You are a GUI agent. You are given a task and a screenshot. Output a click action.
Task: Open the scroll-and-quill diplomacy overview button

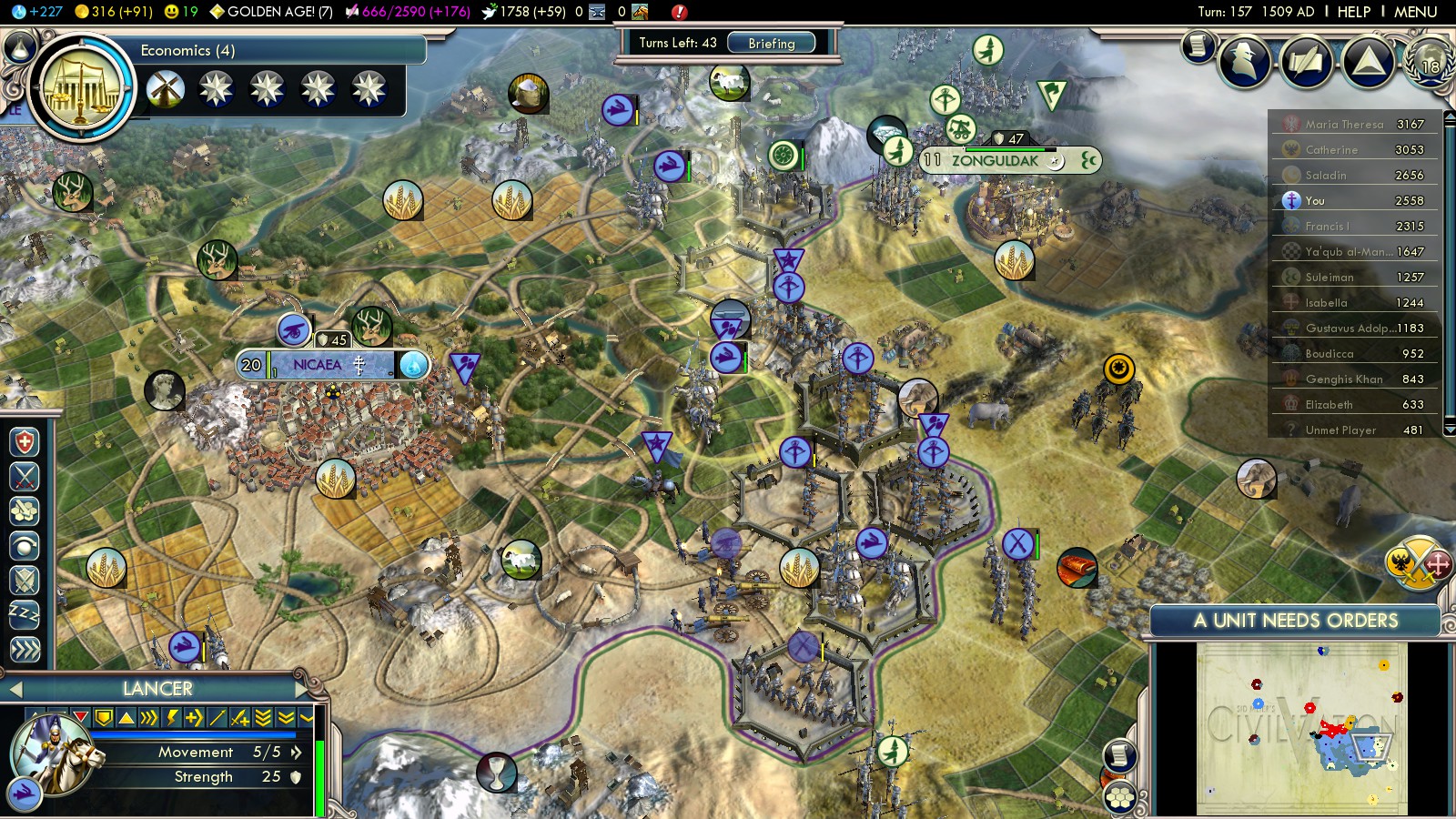[x=1306, y=61]
